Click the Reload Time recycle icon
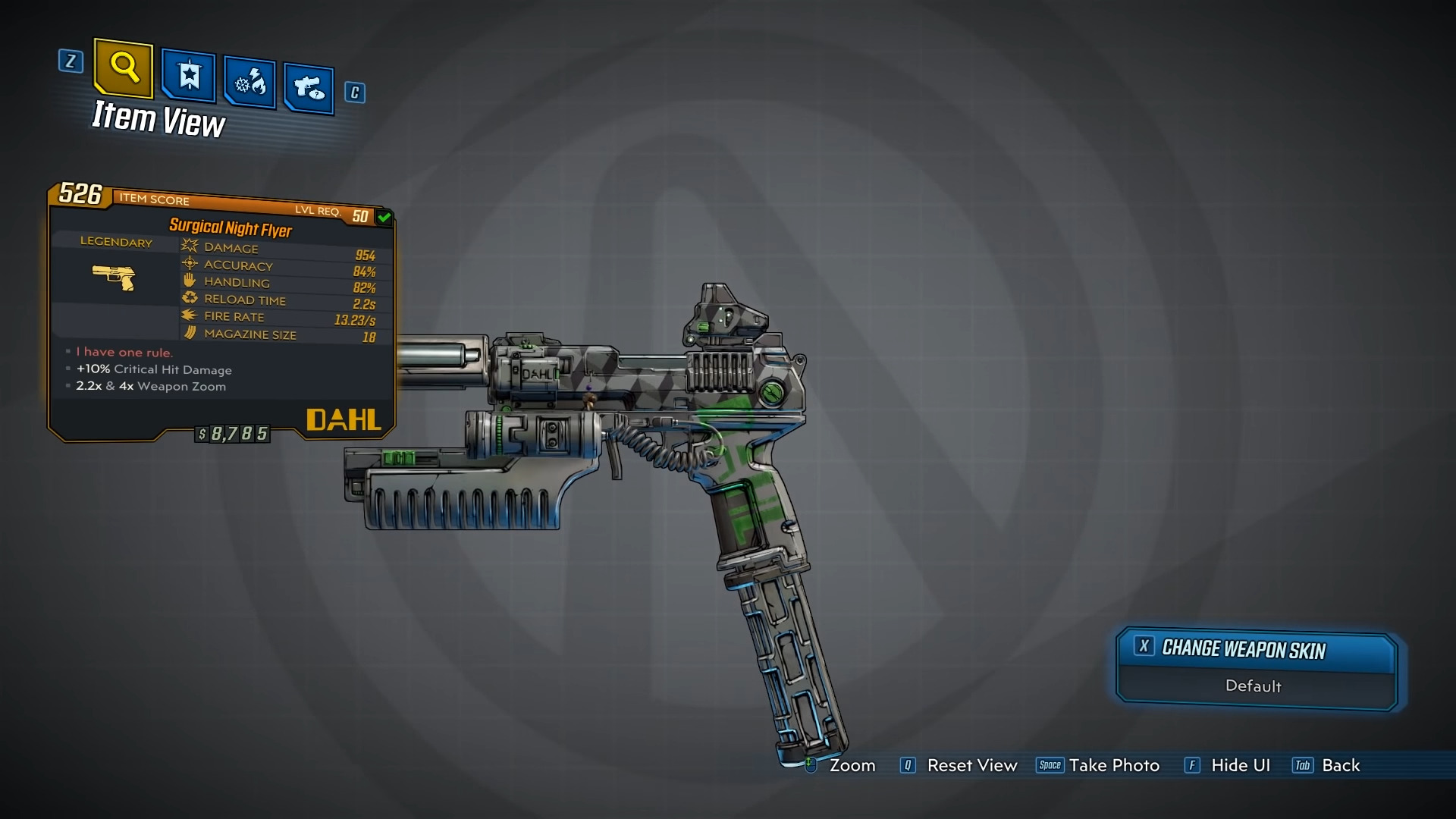The image size is (1456, 819). pyautogui.click(x=189, y=298)
